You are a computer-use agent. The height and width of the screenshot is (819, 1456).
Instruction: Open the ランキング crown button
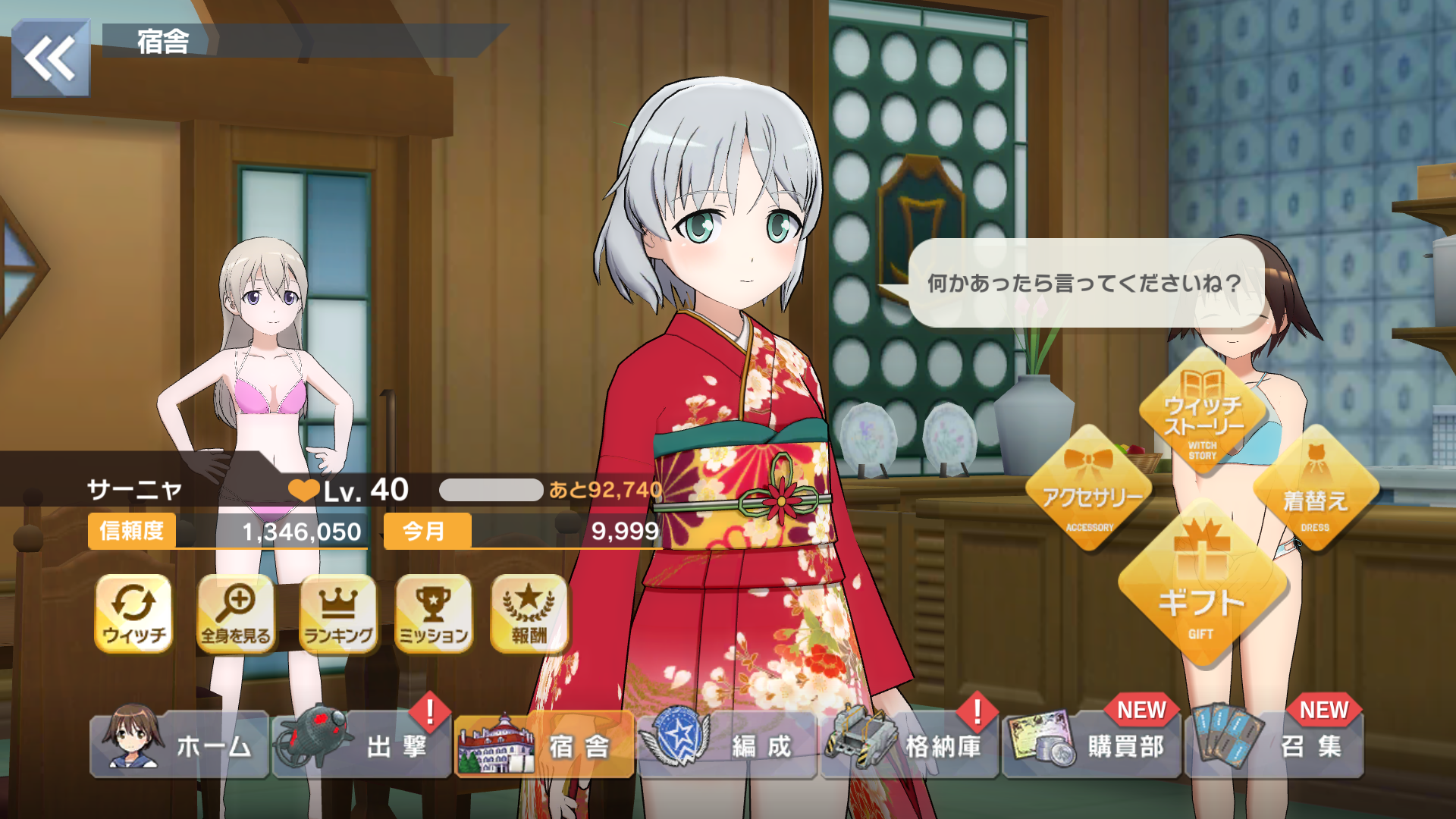tap(338, 613)
